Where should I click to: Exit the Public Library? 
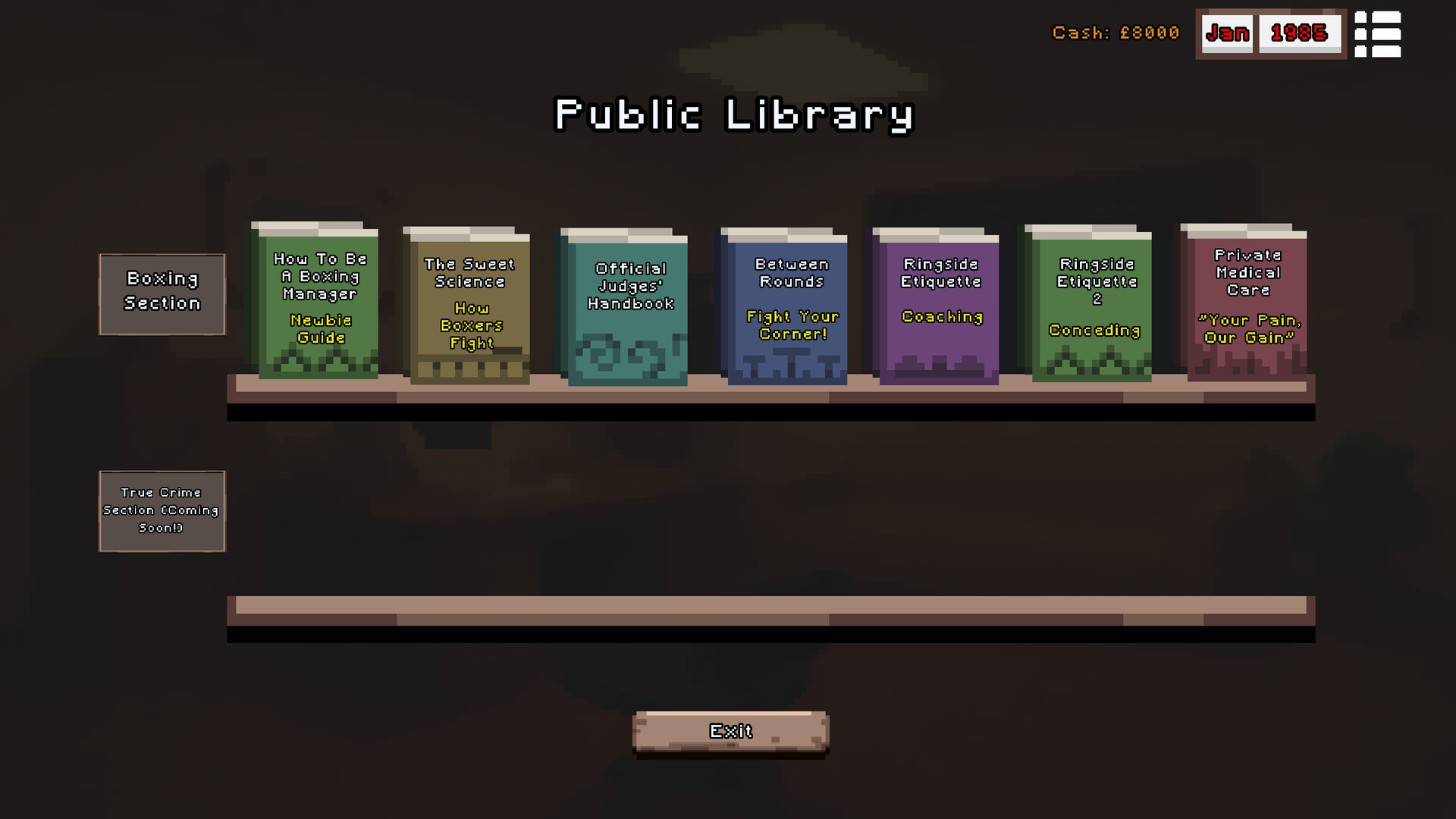click(x=731, y=732)
